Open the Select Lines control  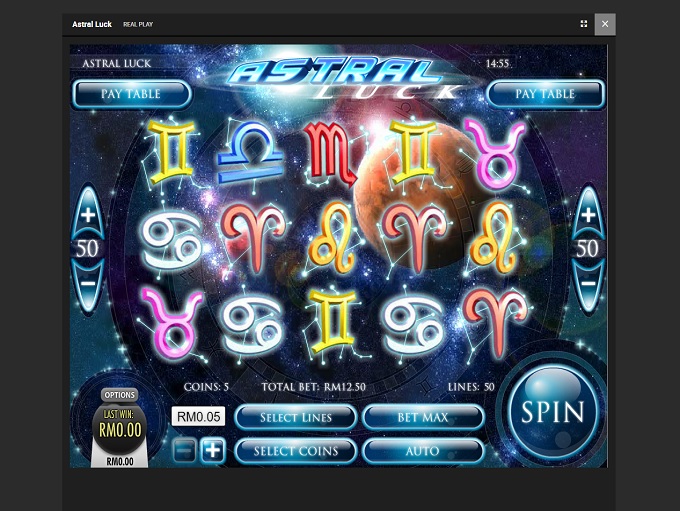pos(296,417)
